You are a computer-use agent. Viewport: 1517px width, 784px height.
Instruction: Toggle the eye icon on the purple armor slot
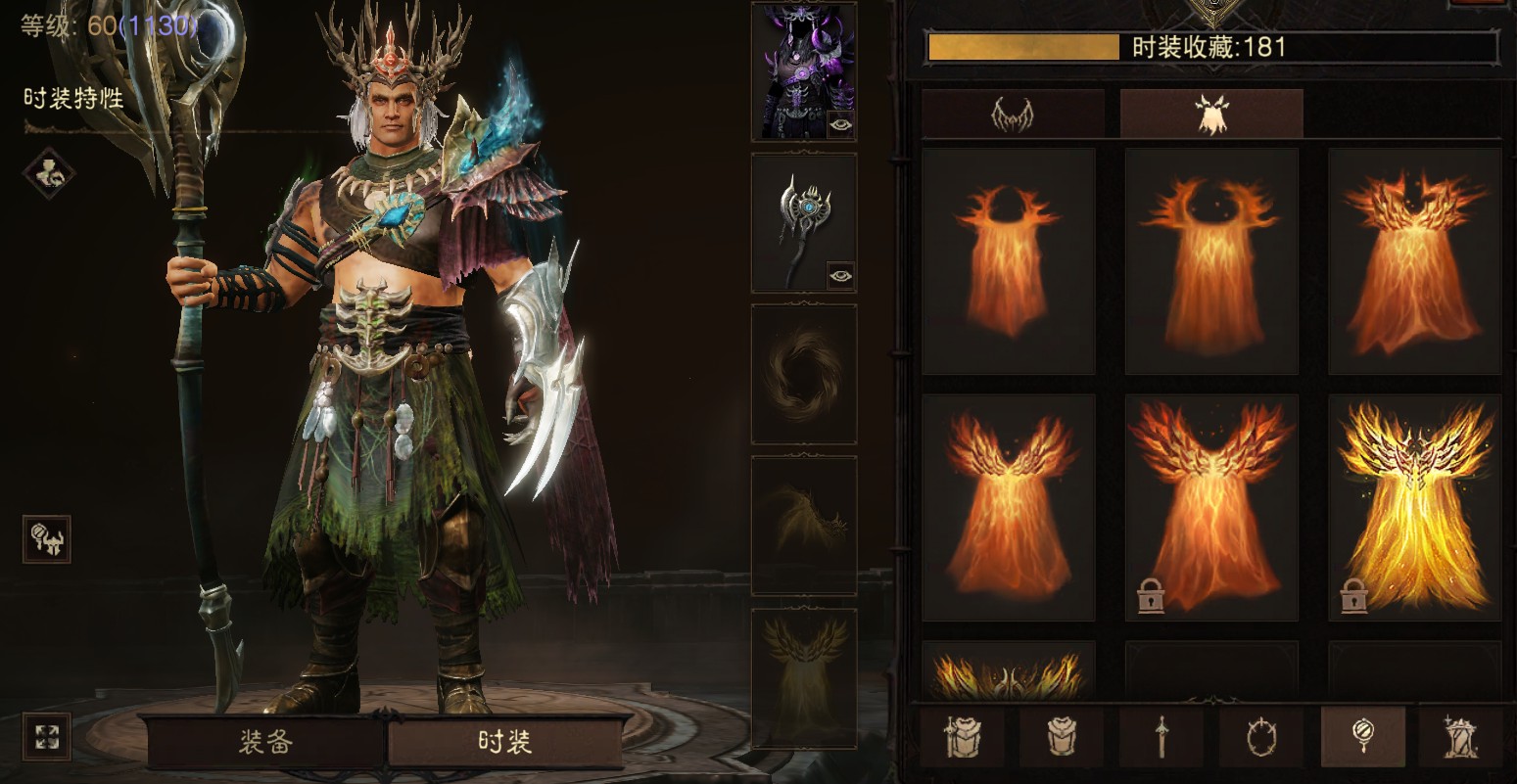[840, 124]
